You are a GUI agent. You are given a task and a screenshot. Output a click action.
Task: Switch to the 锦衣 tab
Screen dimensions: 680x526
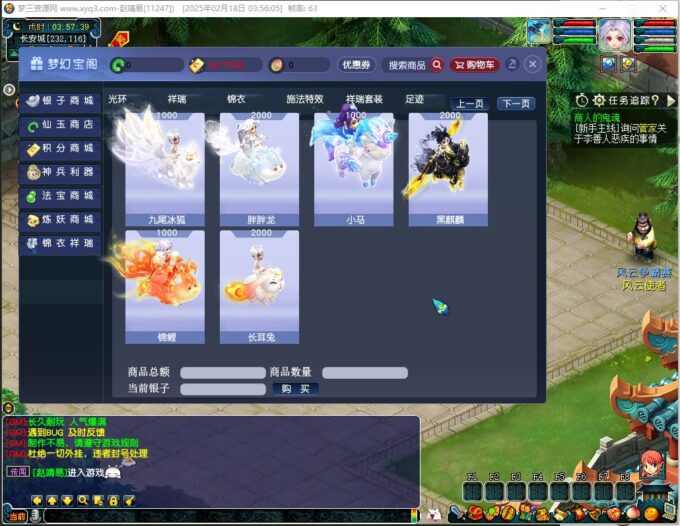[236, 100]
